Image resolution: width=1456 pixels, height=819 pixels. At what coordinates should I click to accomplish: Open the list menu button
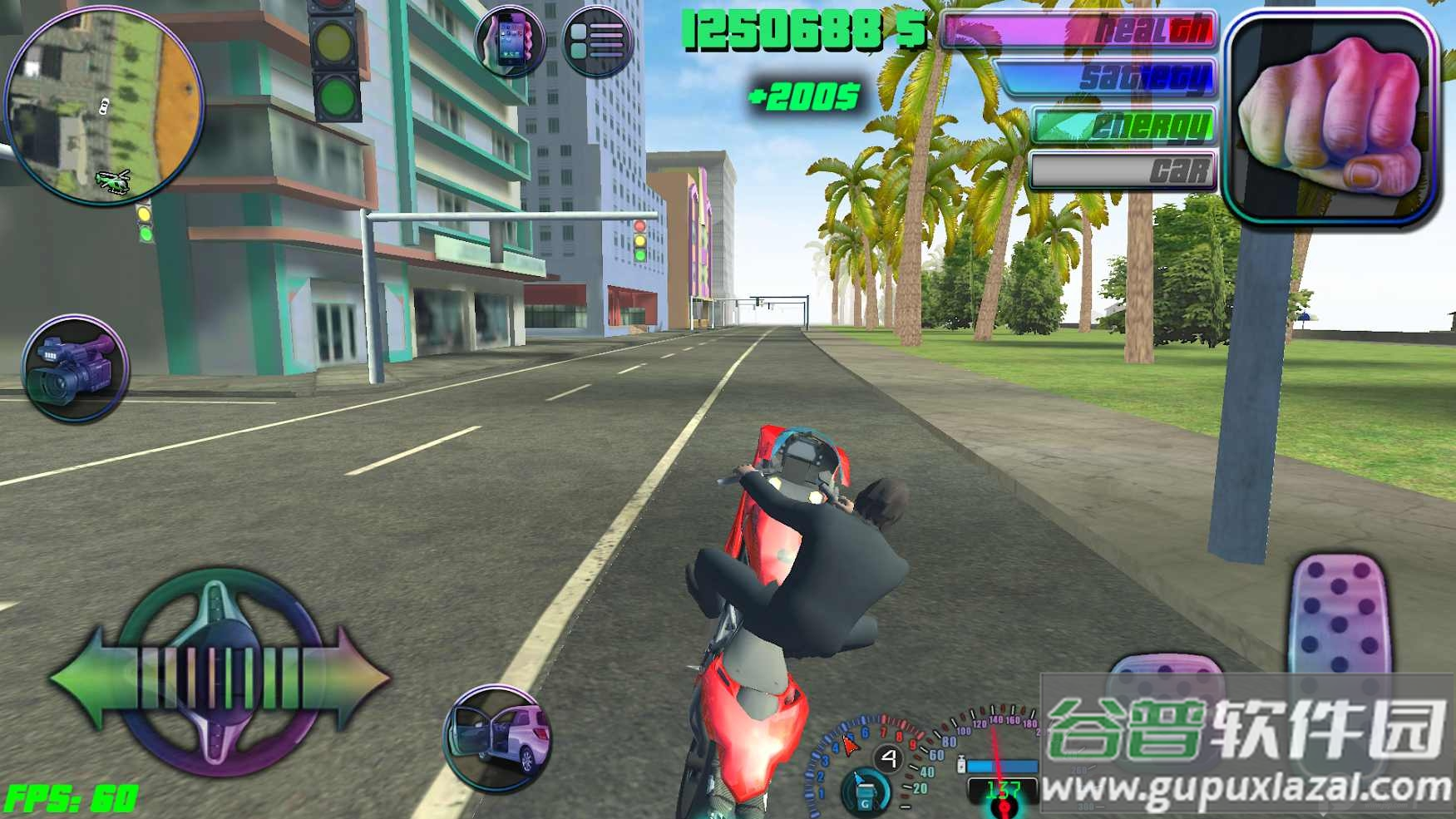pos(597,40)
